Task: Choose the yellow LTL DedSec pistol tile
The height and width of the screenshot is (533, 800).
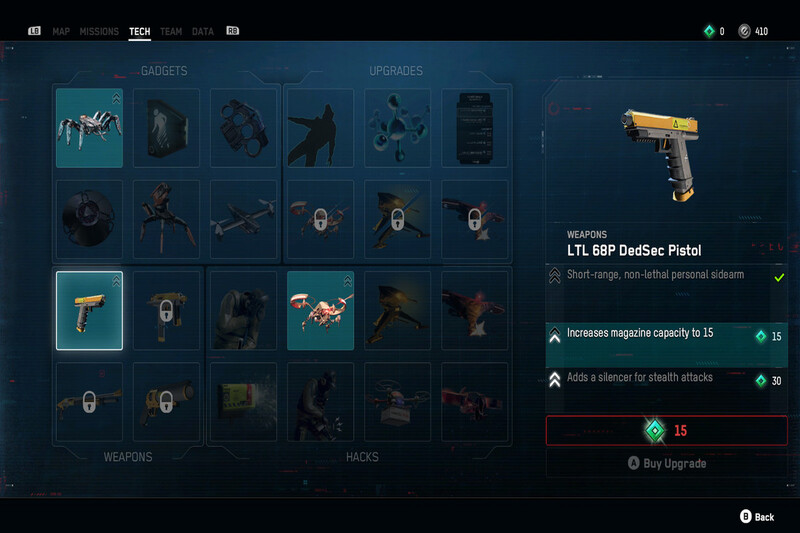Action: pos(90,310)
